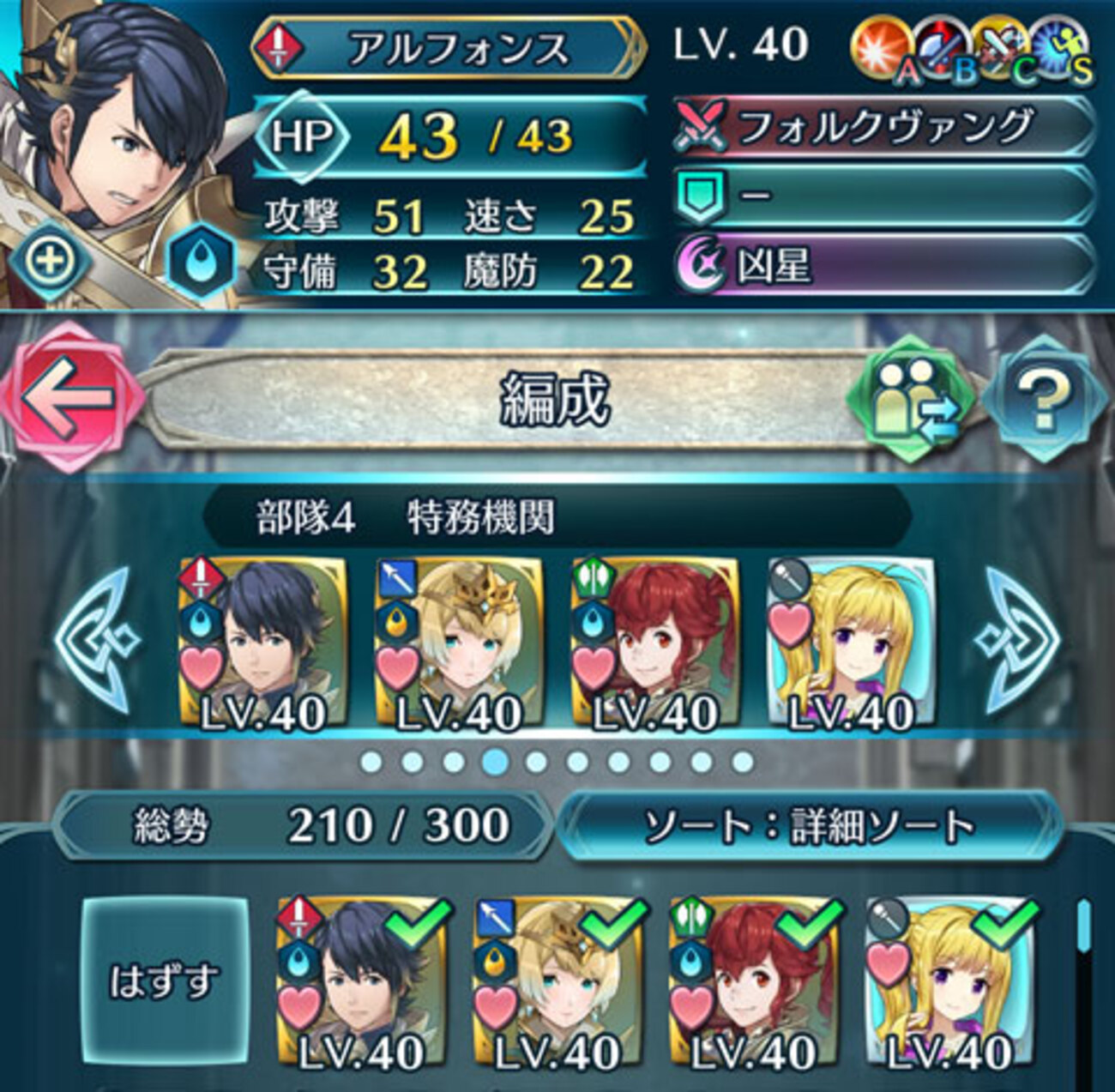The width and height of the screenshot is (1115, 1092).
Task: Choose check-marked red-haired axe hero in roster list
Action: 754,985
